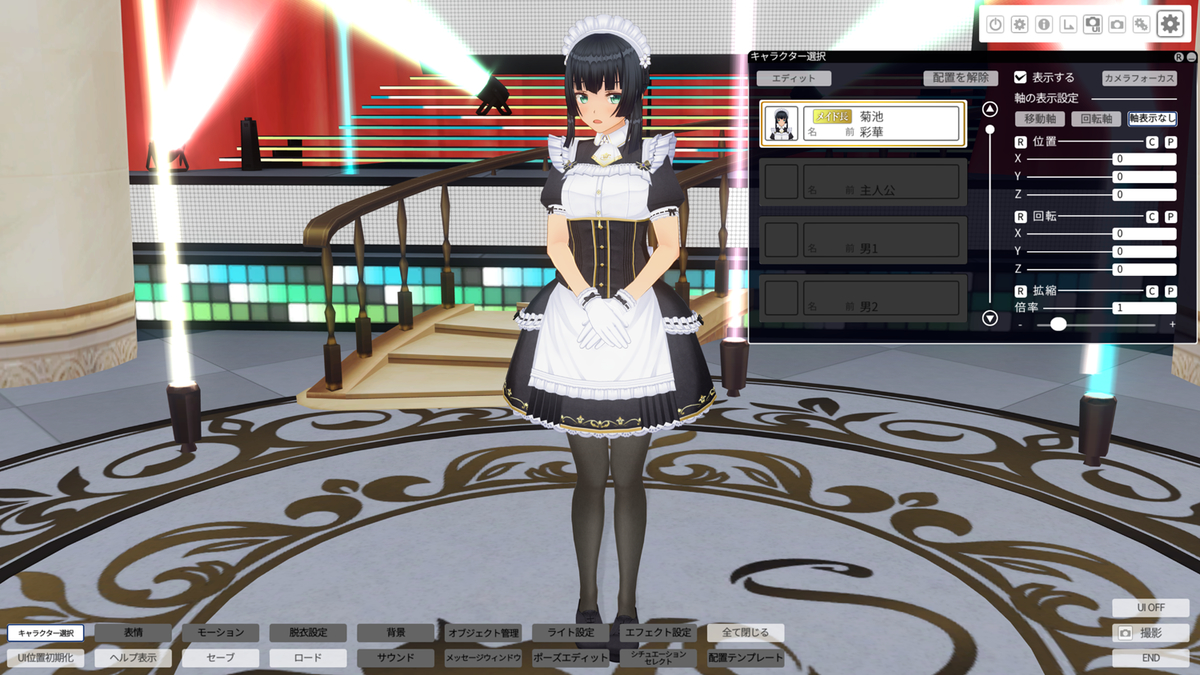This screenshot has height=675, width=1200.
Task: Open the サウンド sound menu
Action: click(396, 658)
